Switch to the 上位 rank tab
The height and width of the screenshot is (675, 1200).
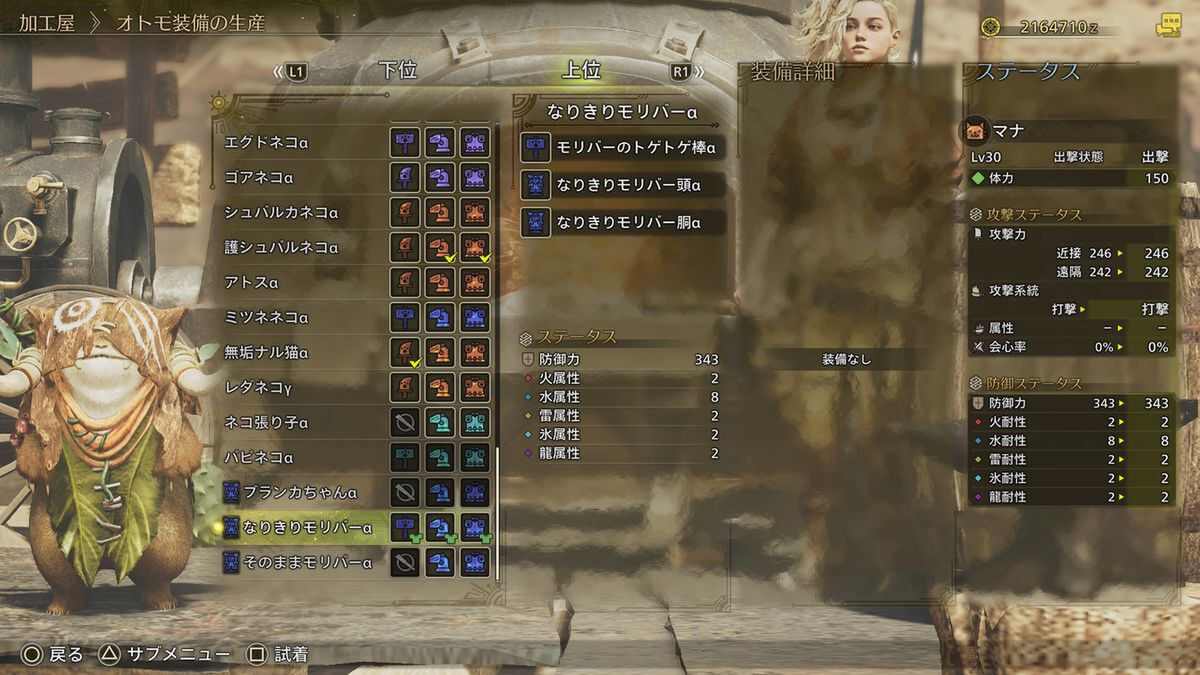coord(581,71)
